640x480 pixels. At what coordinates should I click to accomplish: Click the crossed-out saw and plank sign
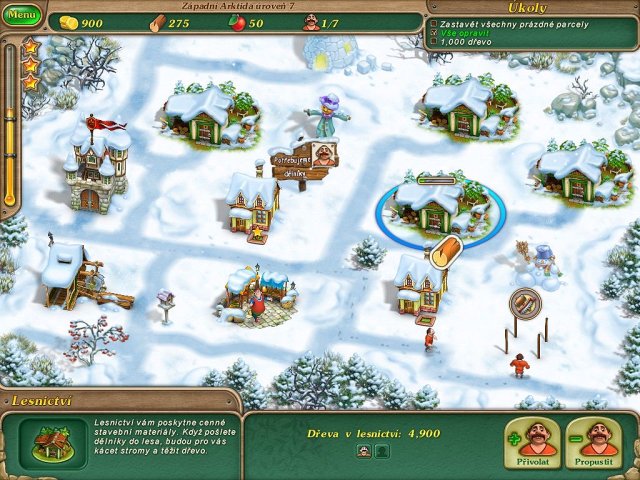coord(525,302)
